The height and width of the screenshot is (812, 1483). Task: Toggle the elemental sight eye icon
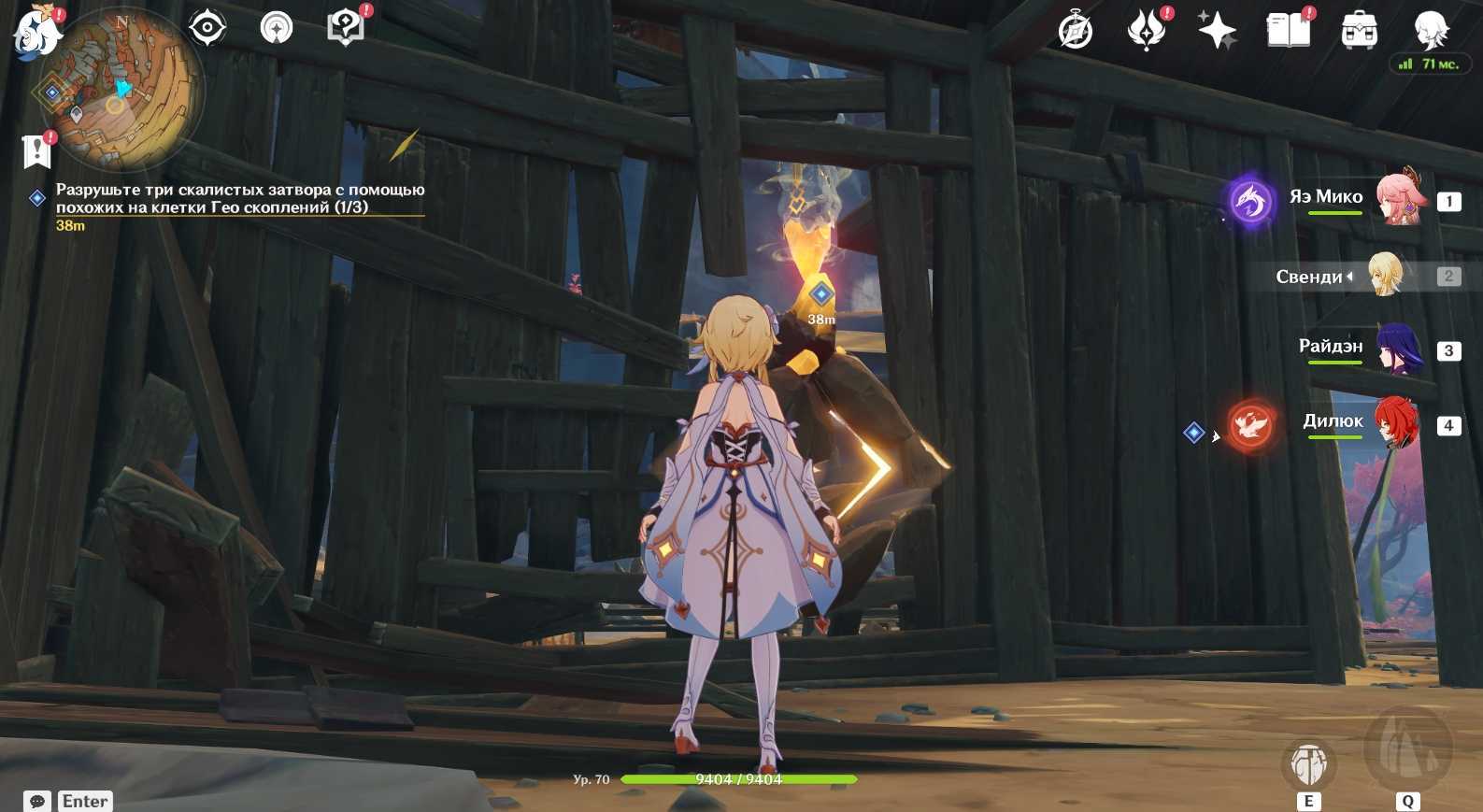click(x=207, y=27)
